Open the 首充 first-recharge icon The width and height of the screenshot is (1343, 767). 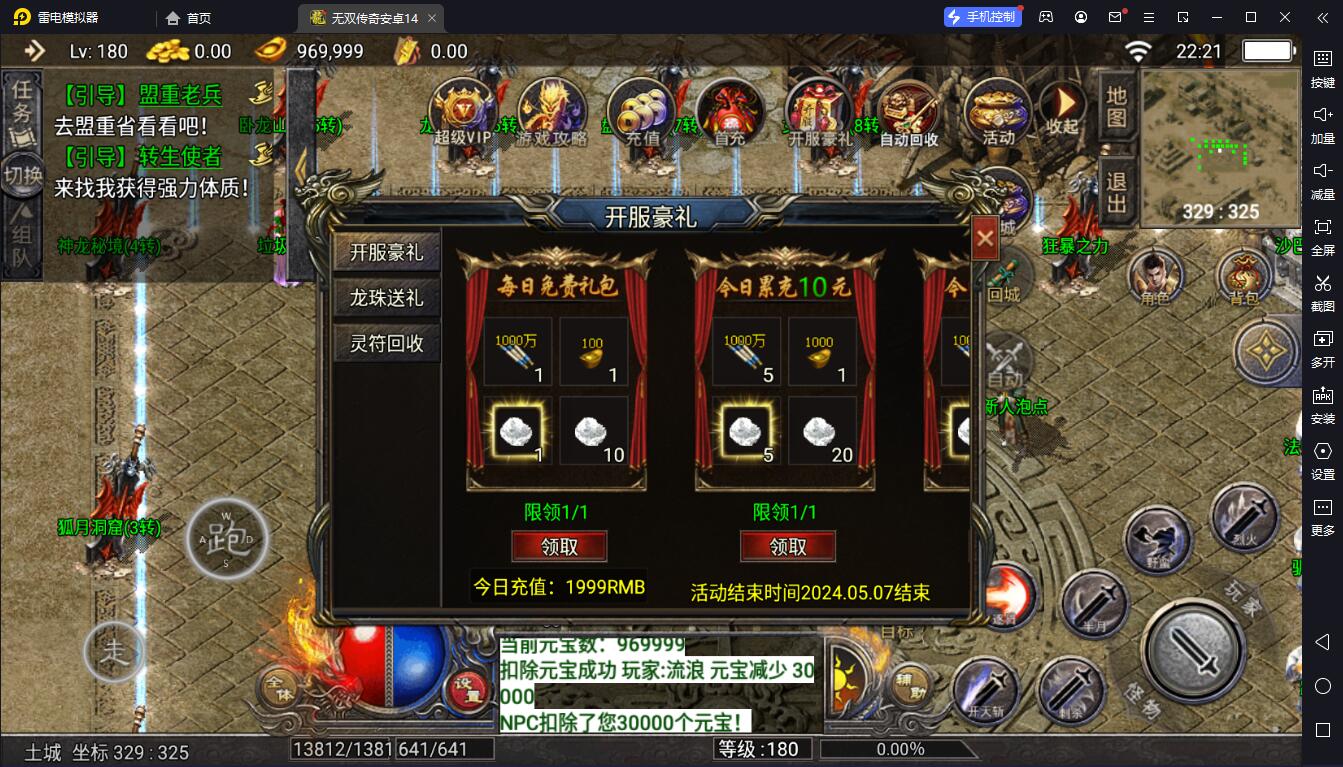pos(730,111)
